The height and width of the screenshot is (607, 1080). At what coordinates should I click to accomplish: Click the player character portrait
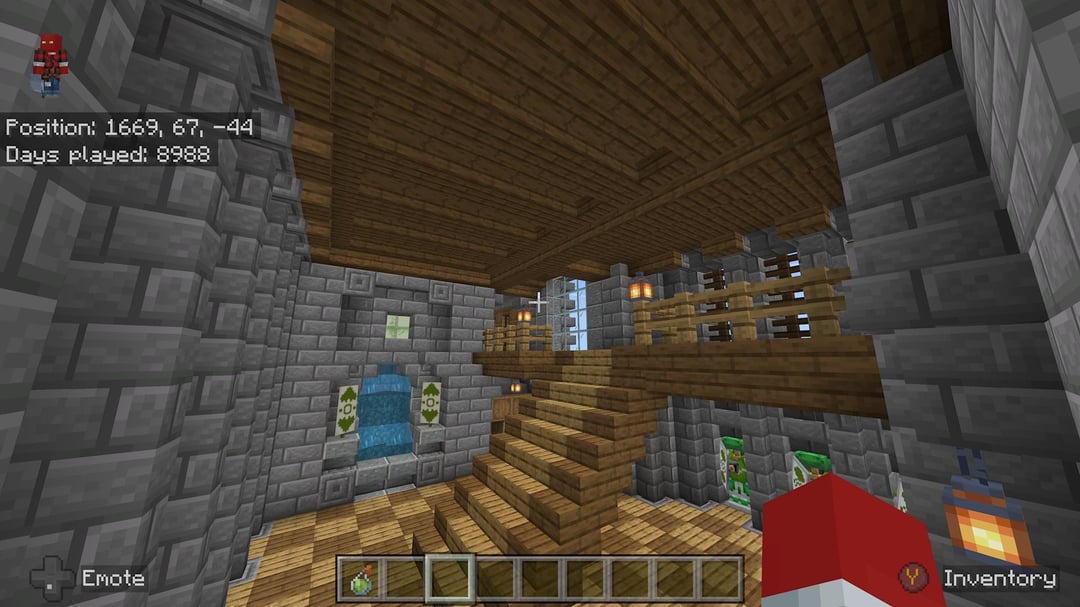(48, 63)
